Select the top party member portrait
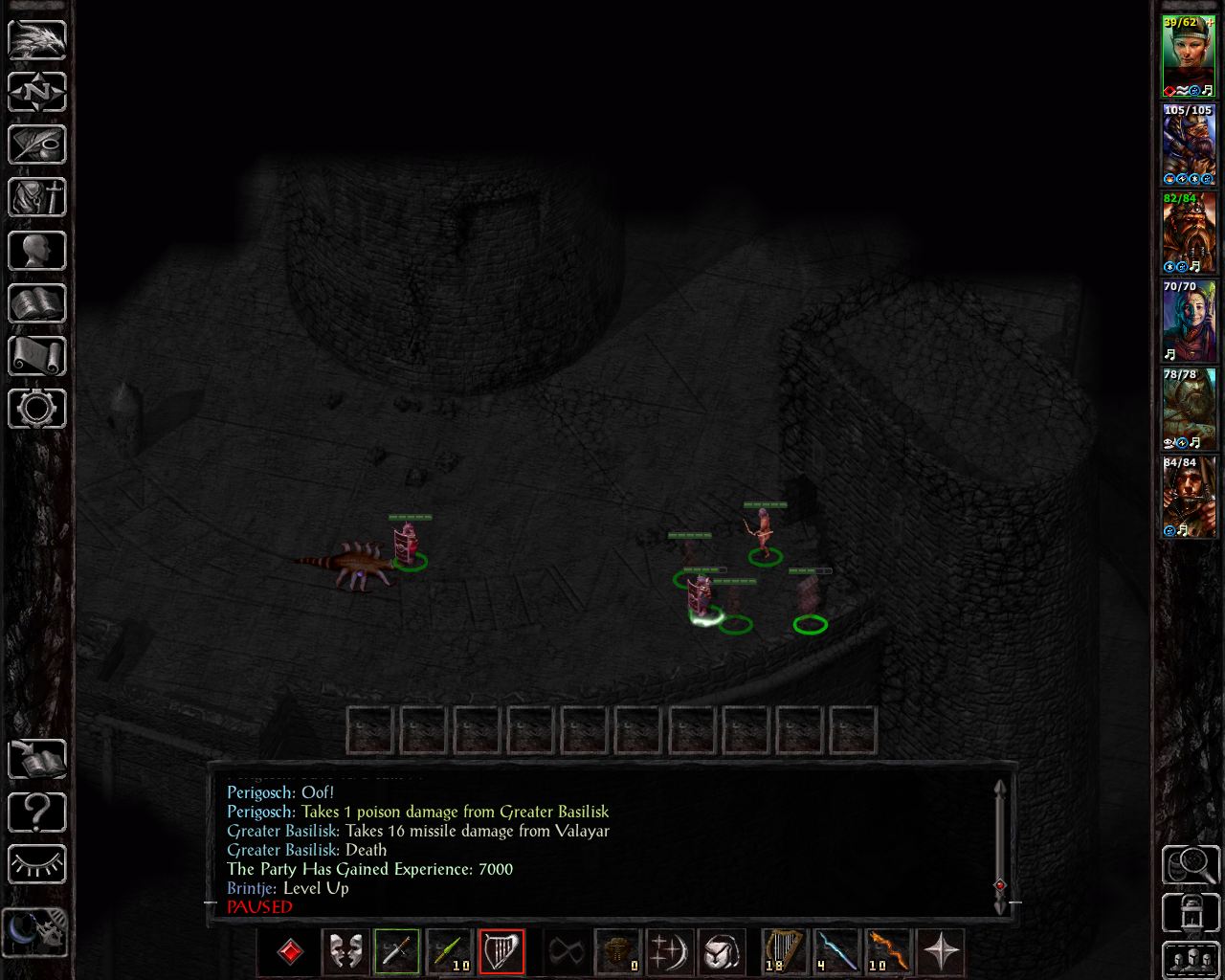1225x980 pixels. [1189, 56]
